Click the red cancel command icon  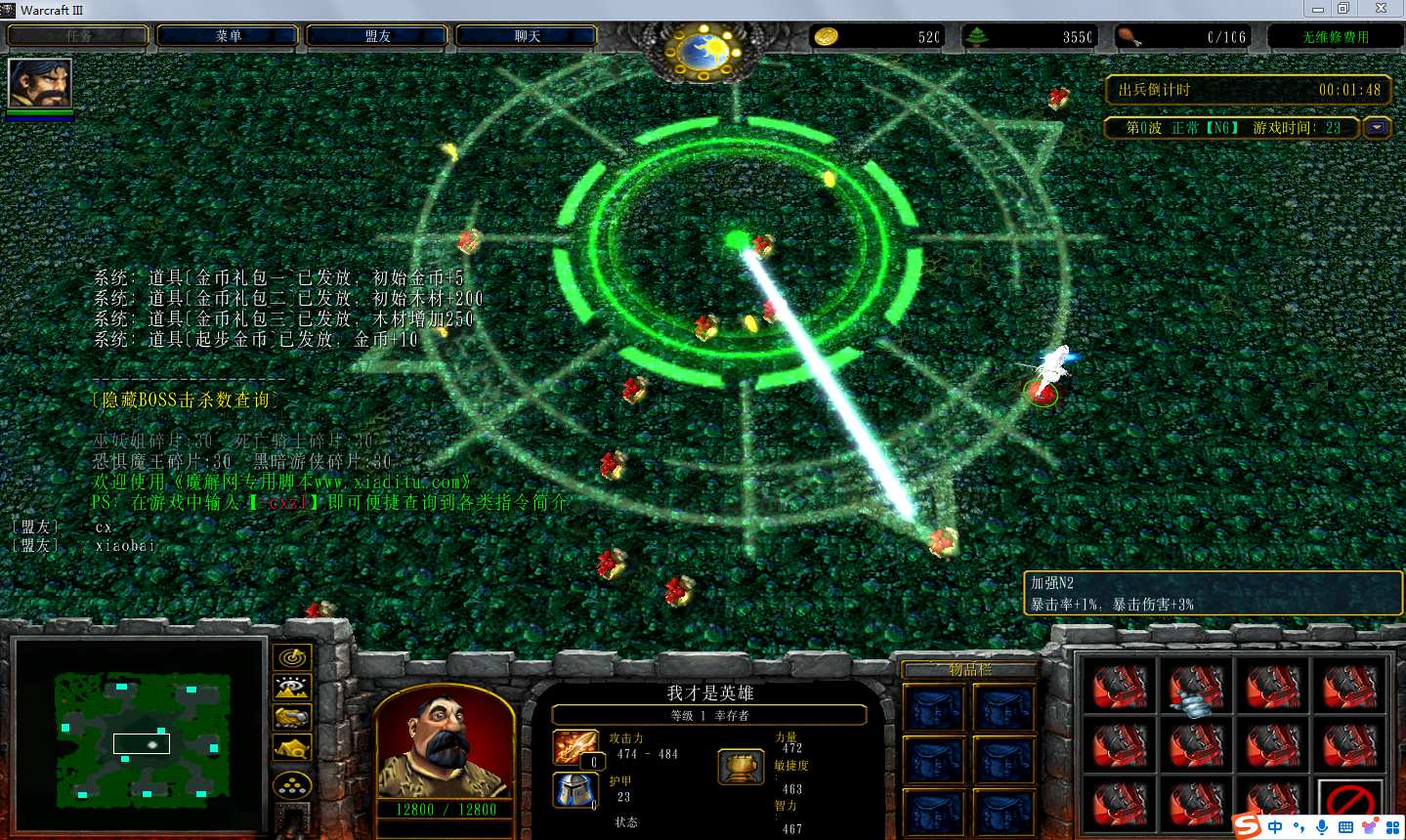1350,803
